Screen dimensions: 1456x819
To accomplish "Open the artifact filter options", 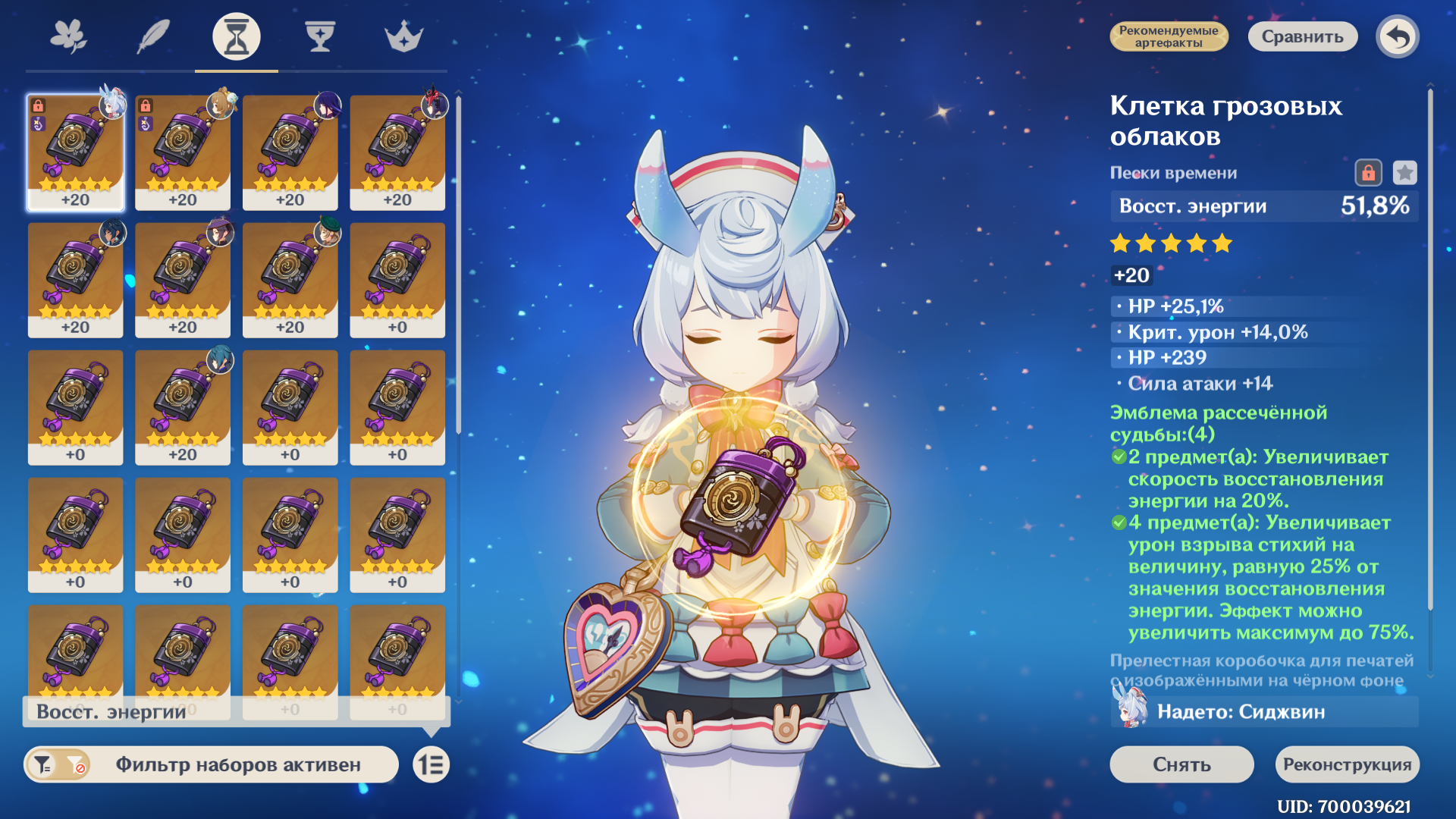I will (43, 765).
